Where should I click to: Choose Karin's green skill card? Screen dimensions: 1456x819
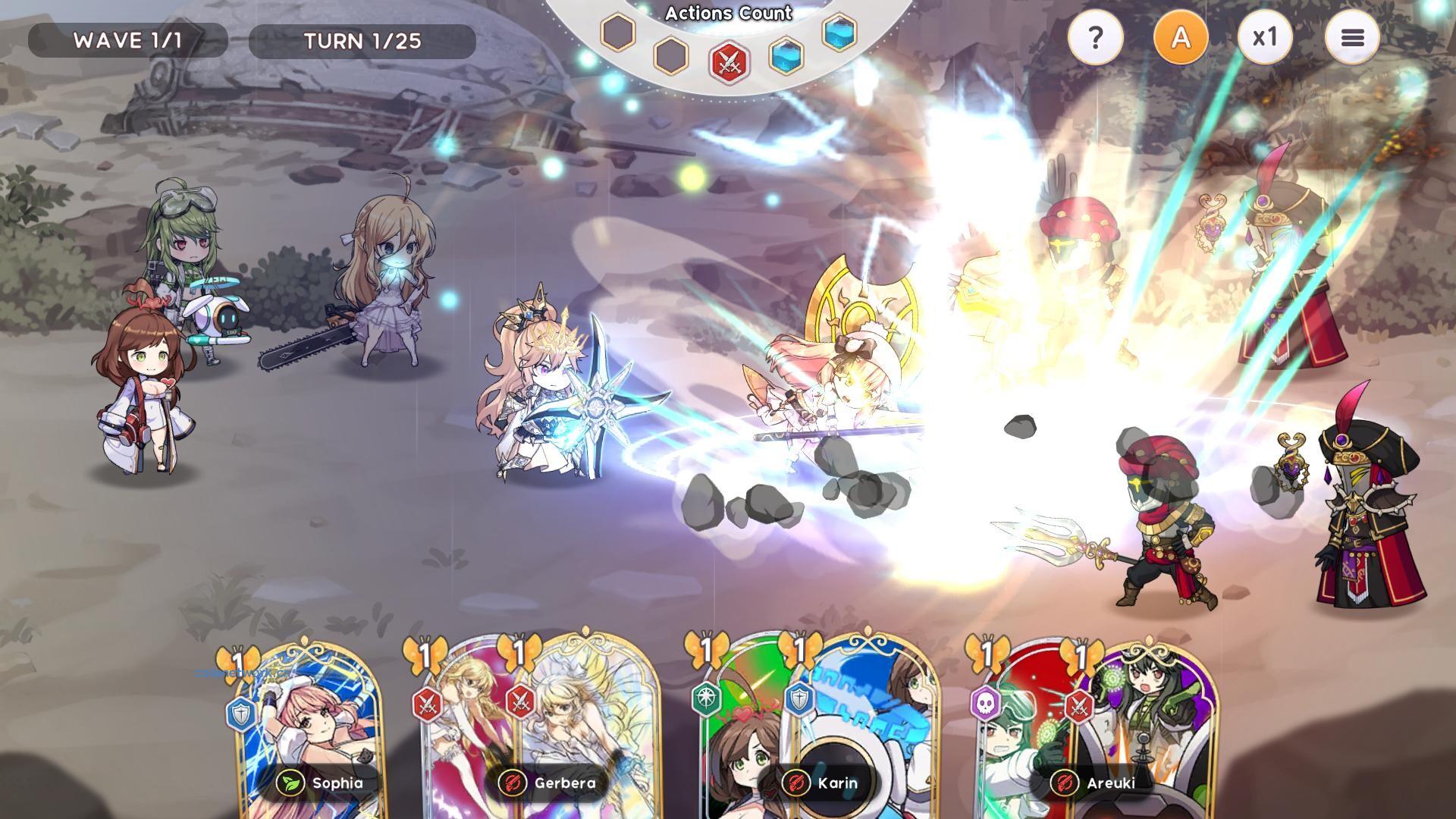(739, 728)
